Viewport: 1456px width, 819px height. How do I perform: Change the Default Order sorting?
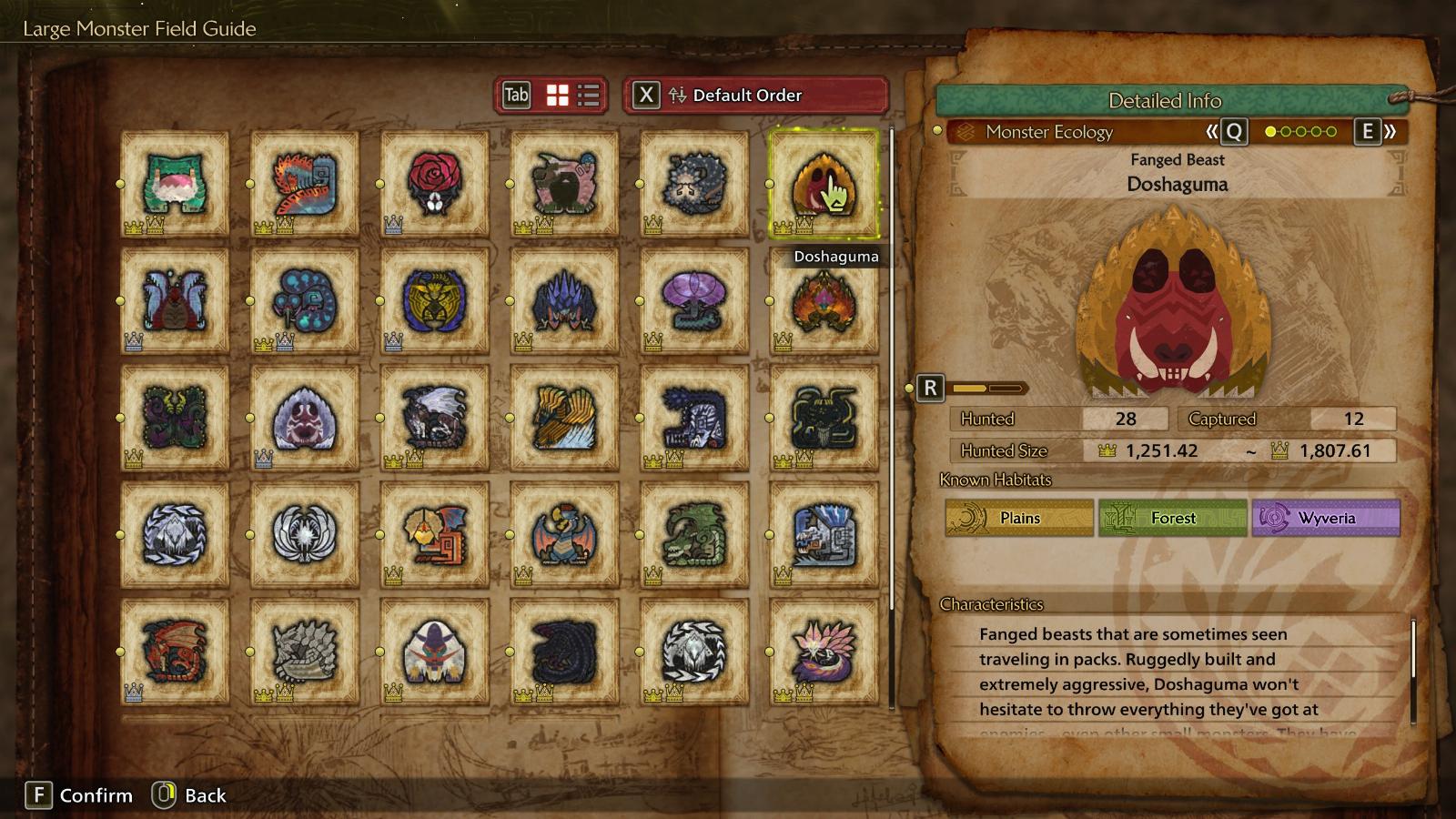pos(755,96)
